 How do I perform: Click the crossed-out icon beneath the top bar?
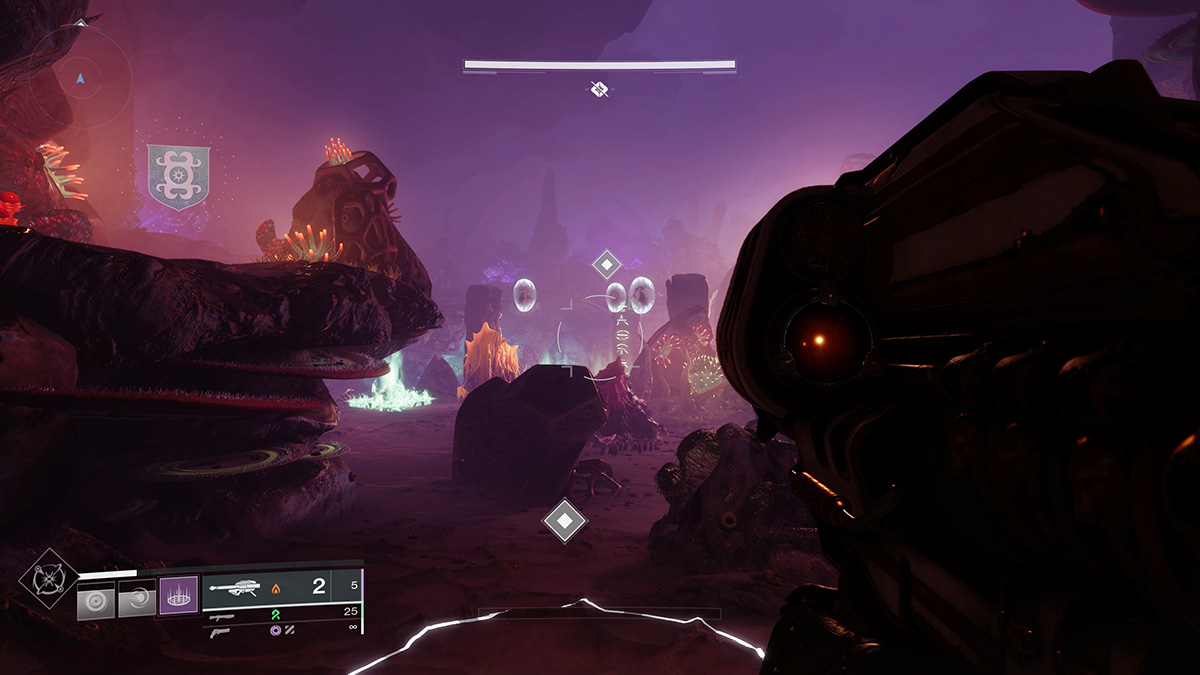pos(599,90)
